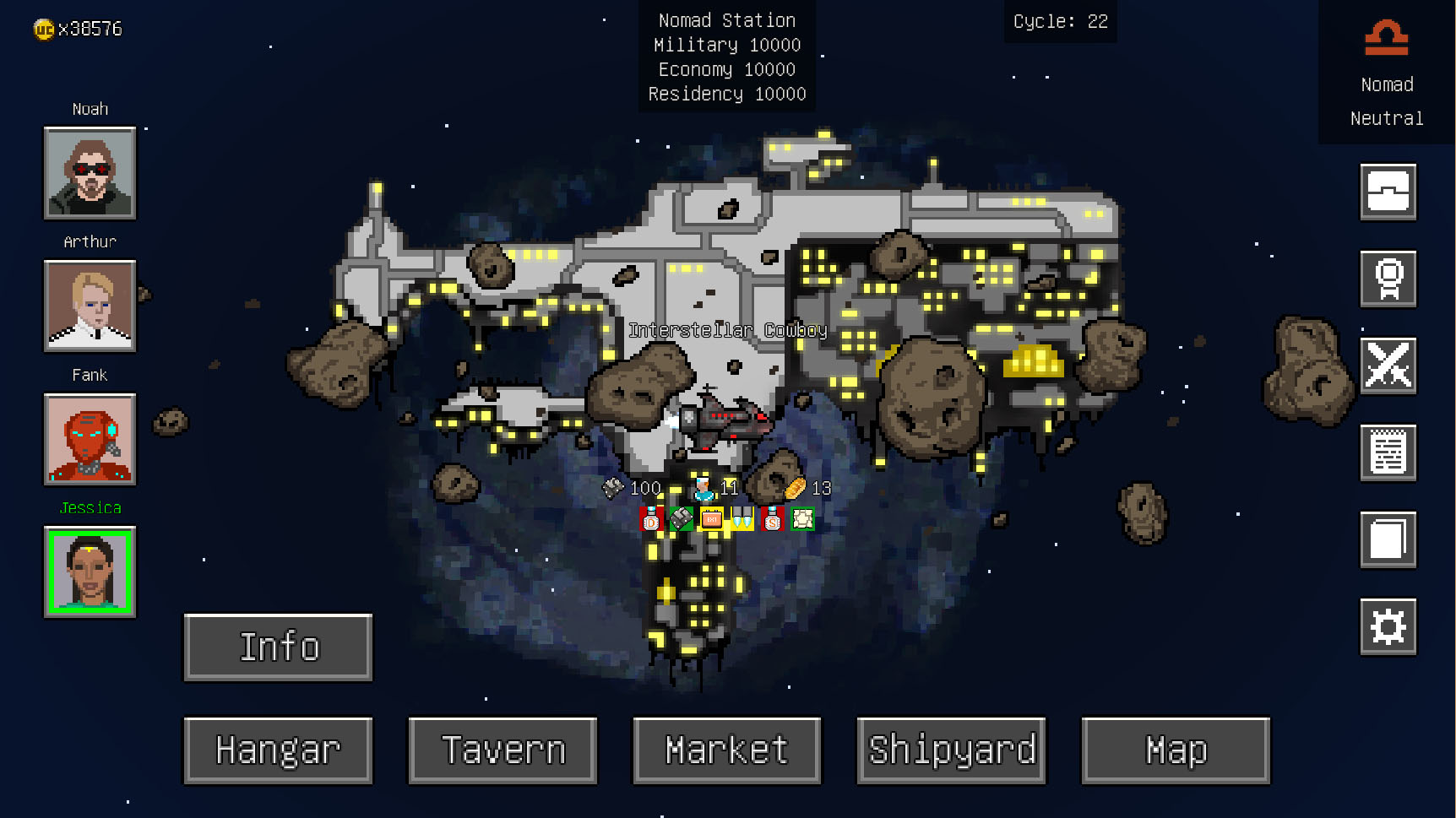Click the orange EXT battery pack item
Viewport: 1456px width, 818px height.
(x=711, y=519)
